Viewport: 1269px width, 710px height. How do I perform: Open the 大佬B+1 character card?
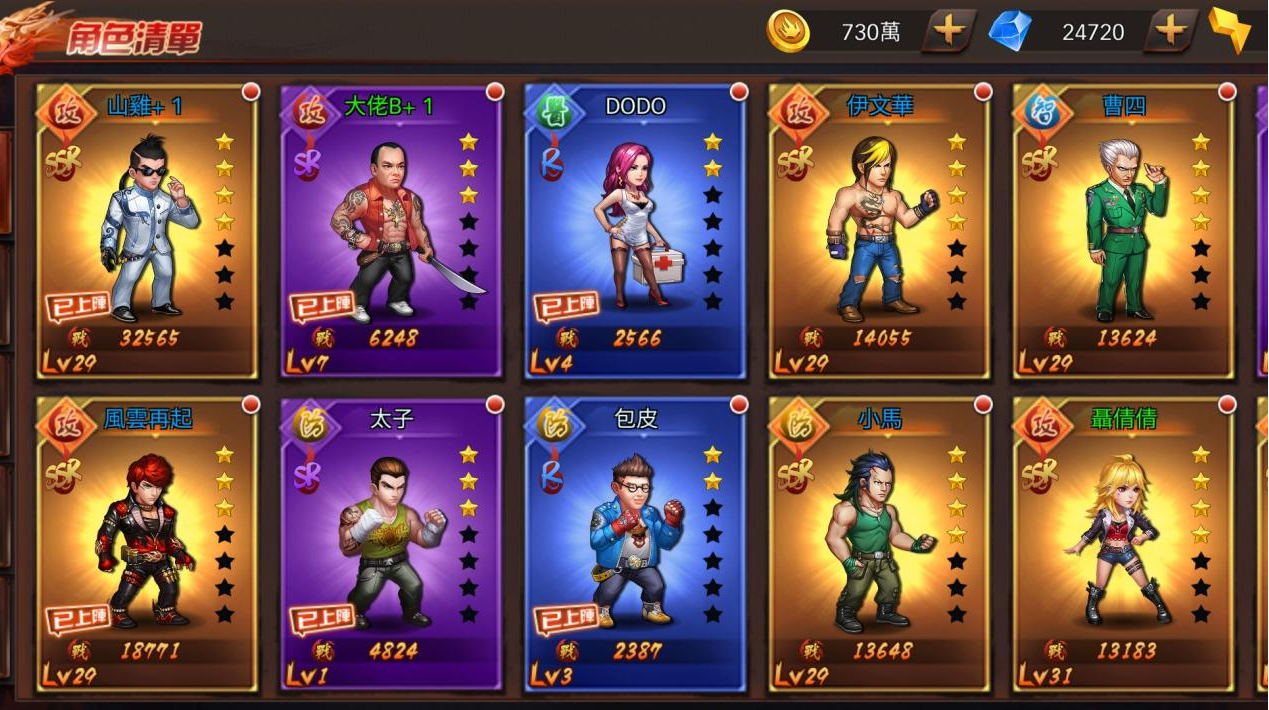coord(391,232)
